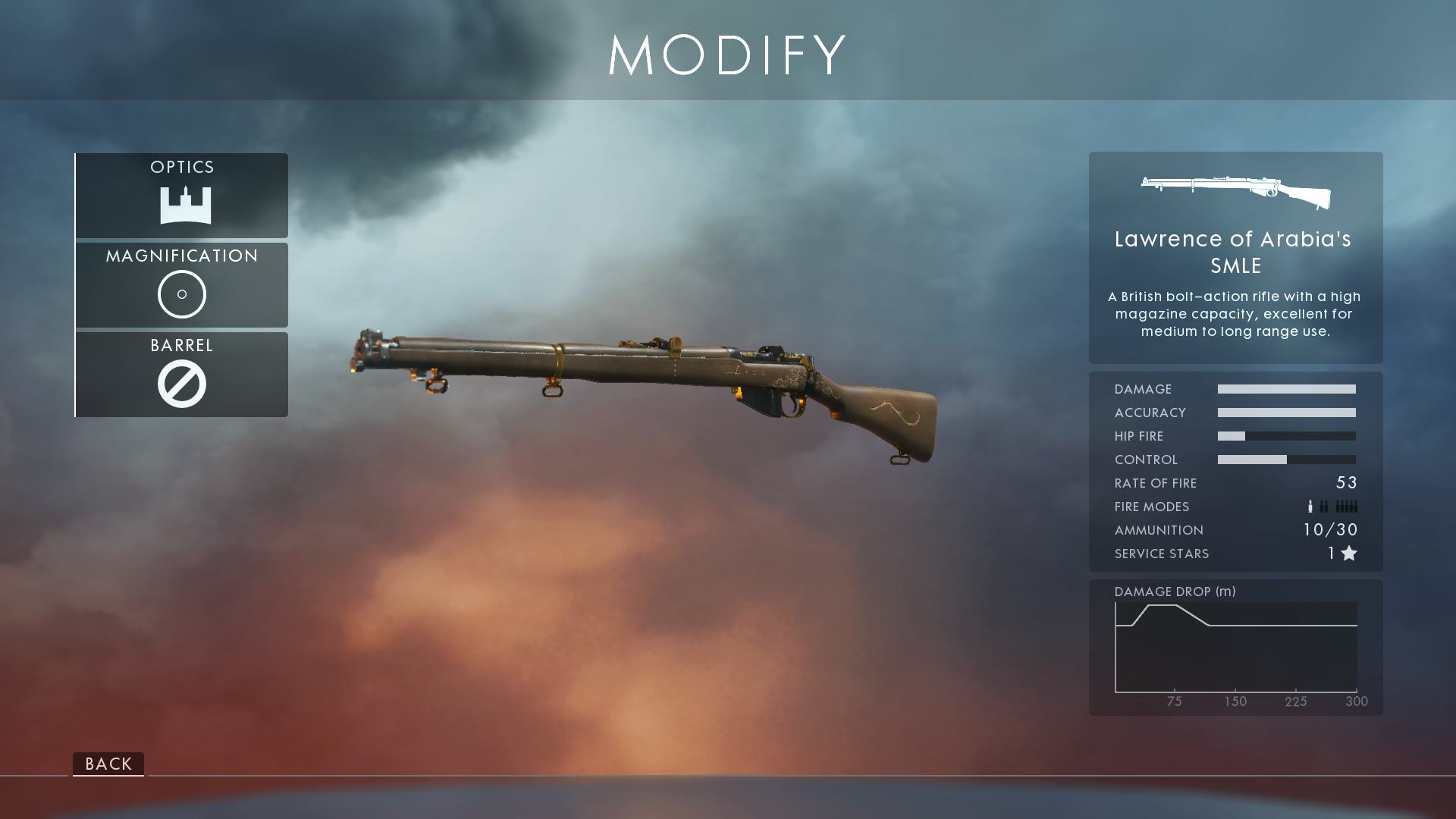Click the Service Stars star icon
1456x819 pixels.
click(x=1349, y=554)
